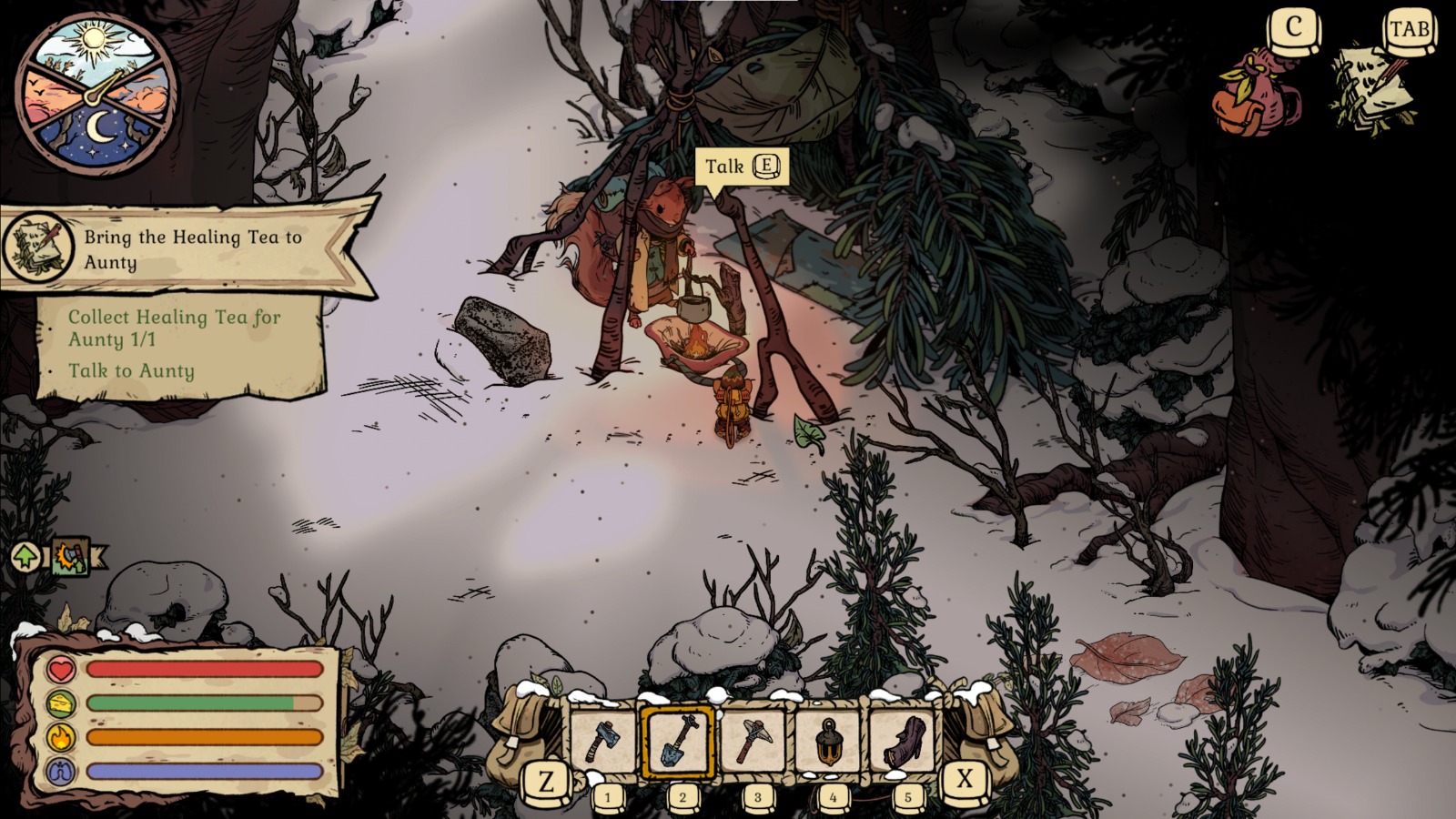This screenshot has height=819, width=1456.
Task: Choose the pickaxe hotbar slot
Action: (x=753, y=741)
